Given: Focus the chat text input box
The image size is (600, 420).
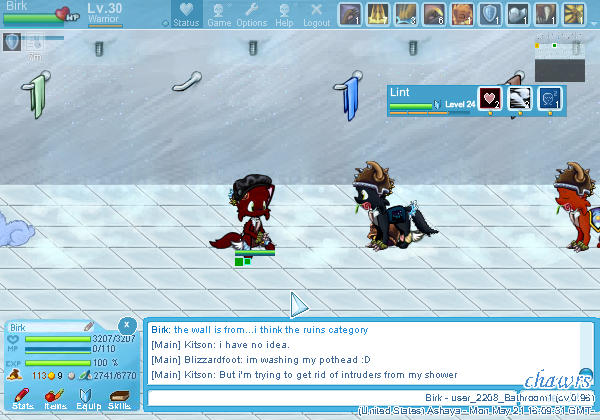Looking at the screenshot, I should click(280, 397).
